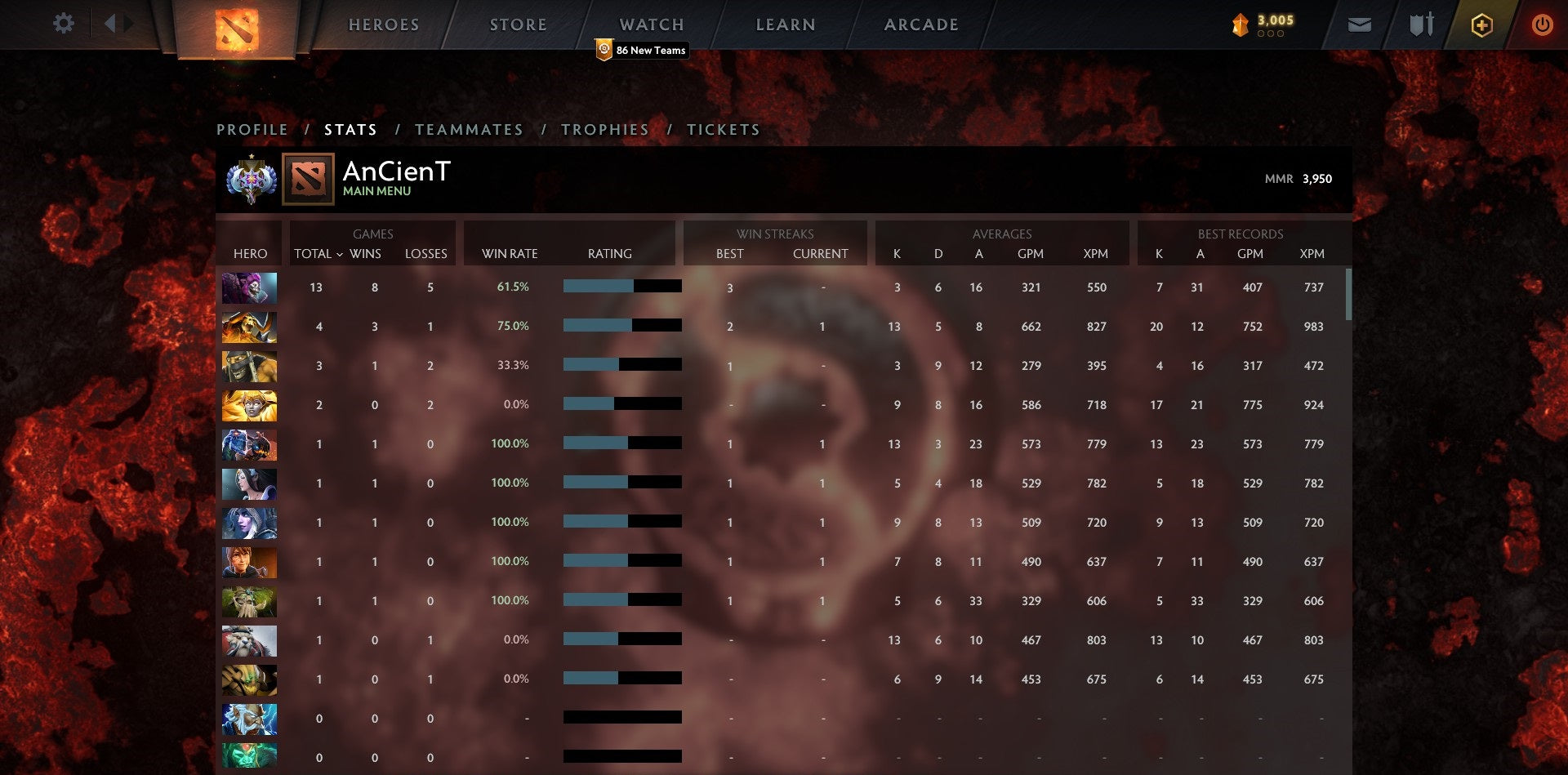Click the red power disconnect icon
The width and height of the screenshot is (1568, 775).
(x=1543, y=24)
